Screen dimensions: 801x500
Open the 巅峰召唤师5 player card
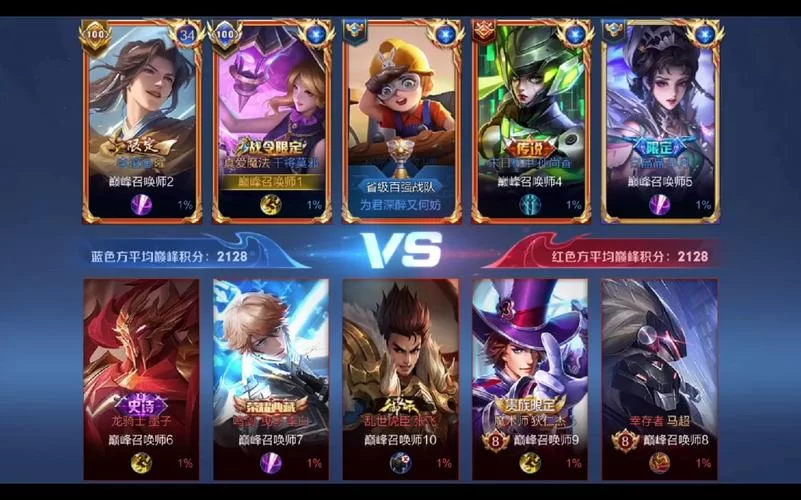[x=660, y=122]
